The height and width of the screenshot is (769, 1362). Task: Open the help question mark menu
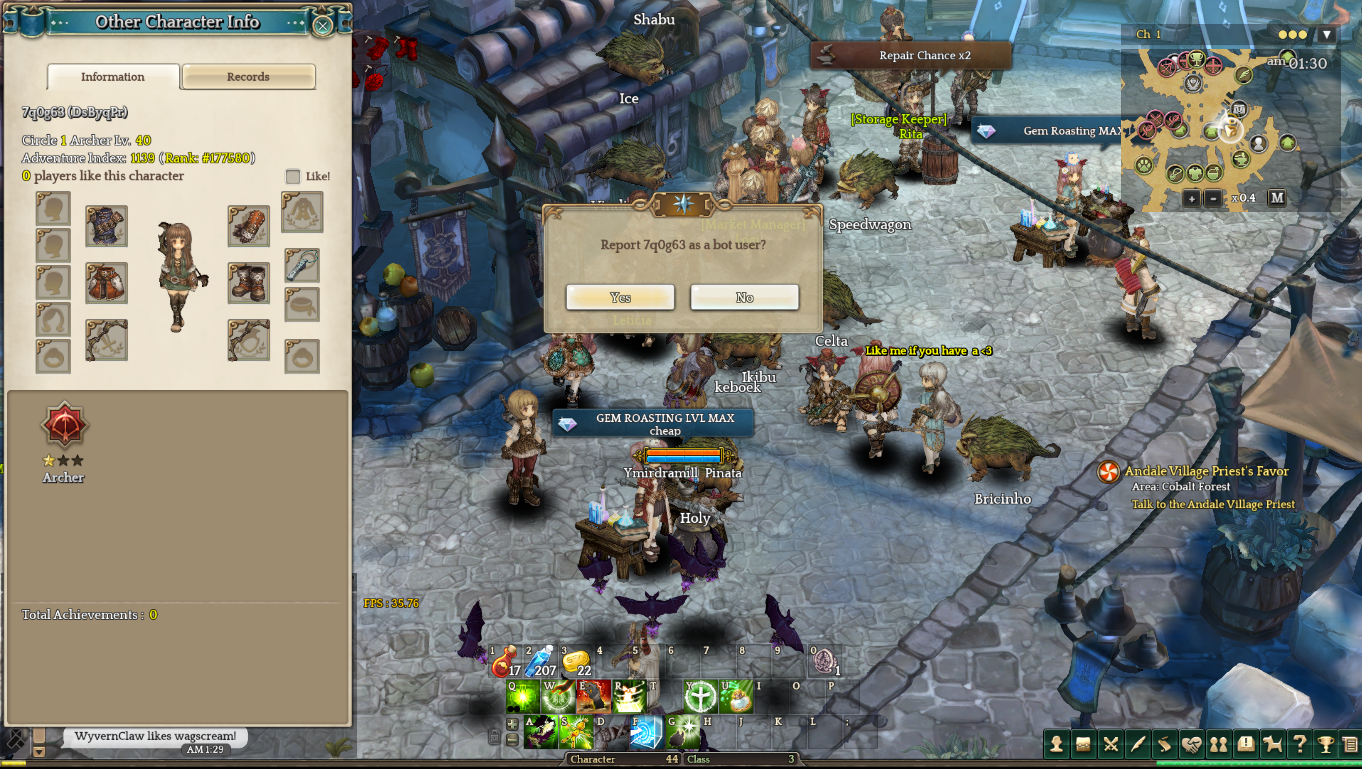coord(1299,744)
